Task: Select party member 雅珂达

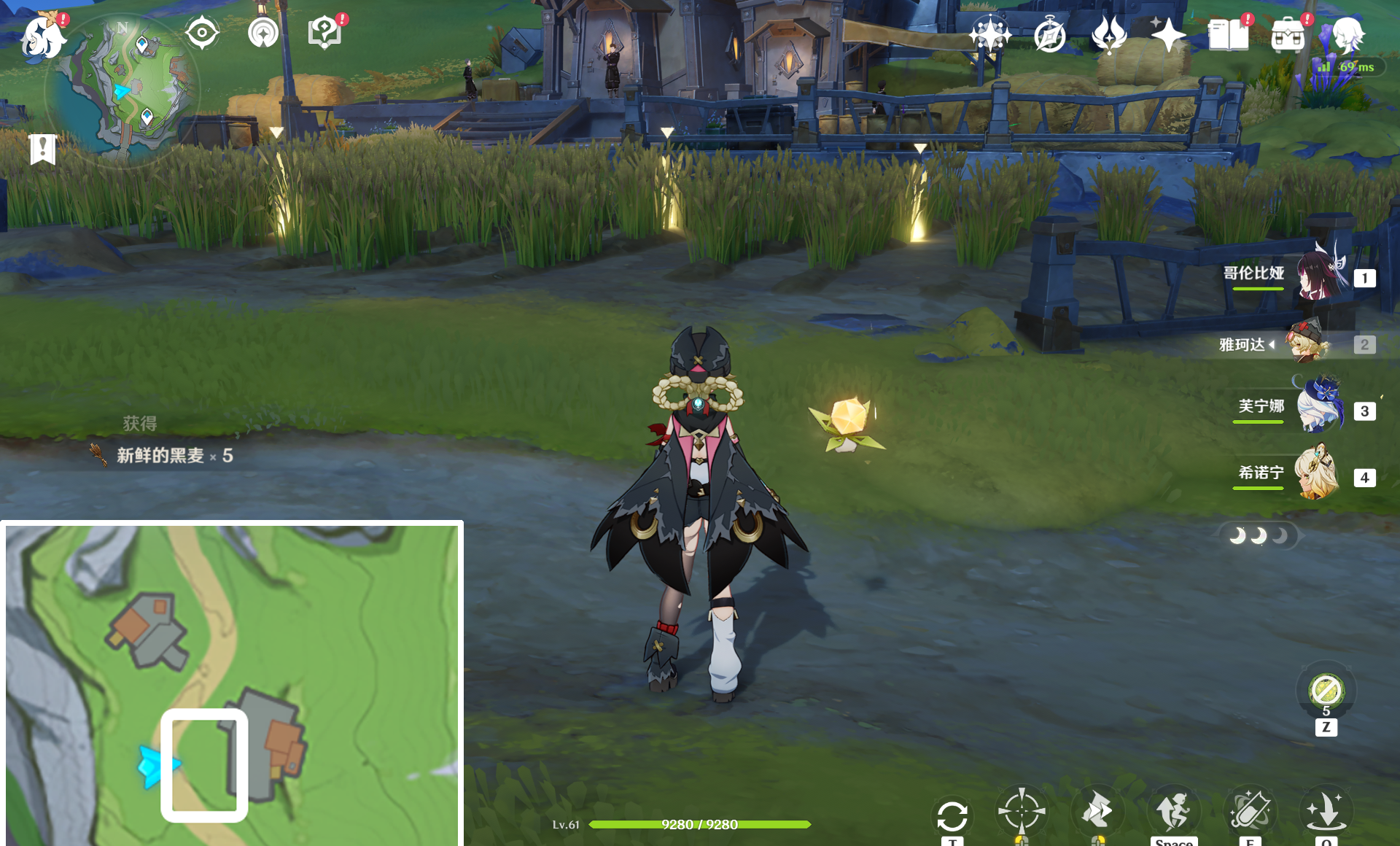Action: click(1309, 344)
